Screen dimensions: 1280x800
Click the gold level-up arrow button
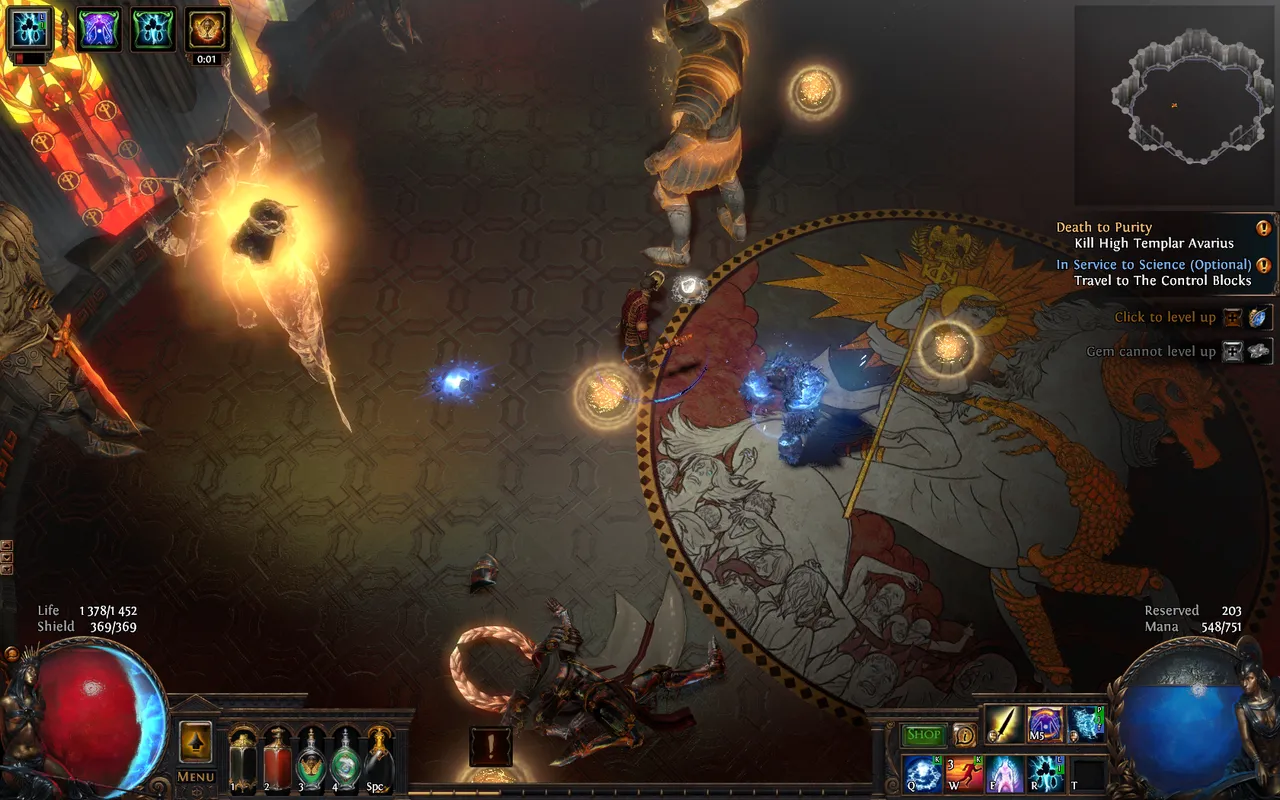(x=196, y=742)
